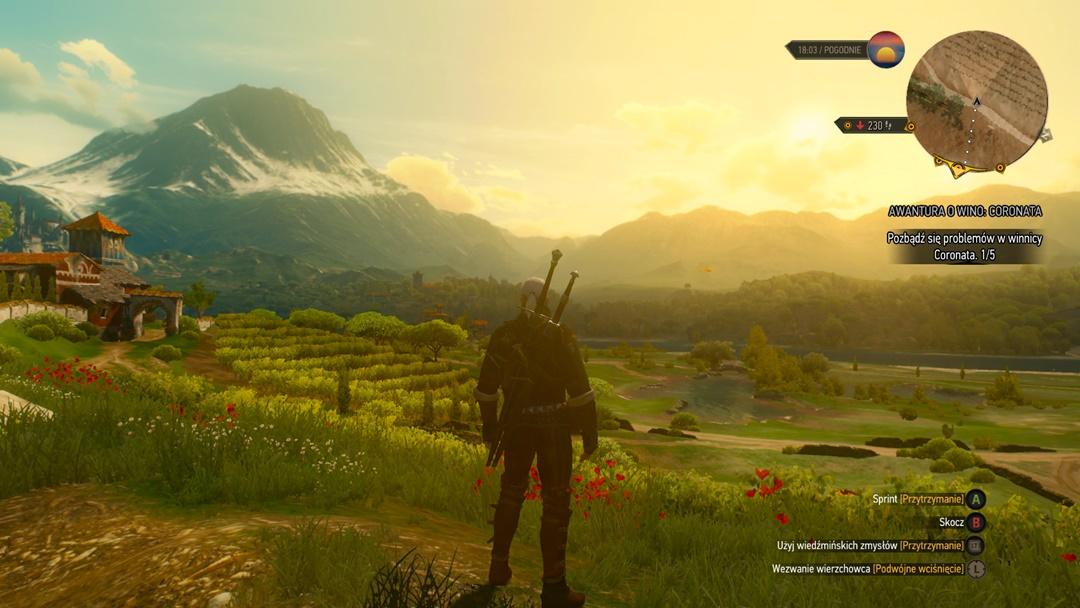Viewport: 1080px width, 608px height.
Task: Open the circular minimap
Action: pos(976,100)
